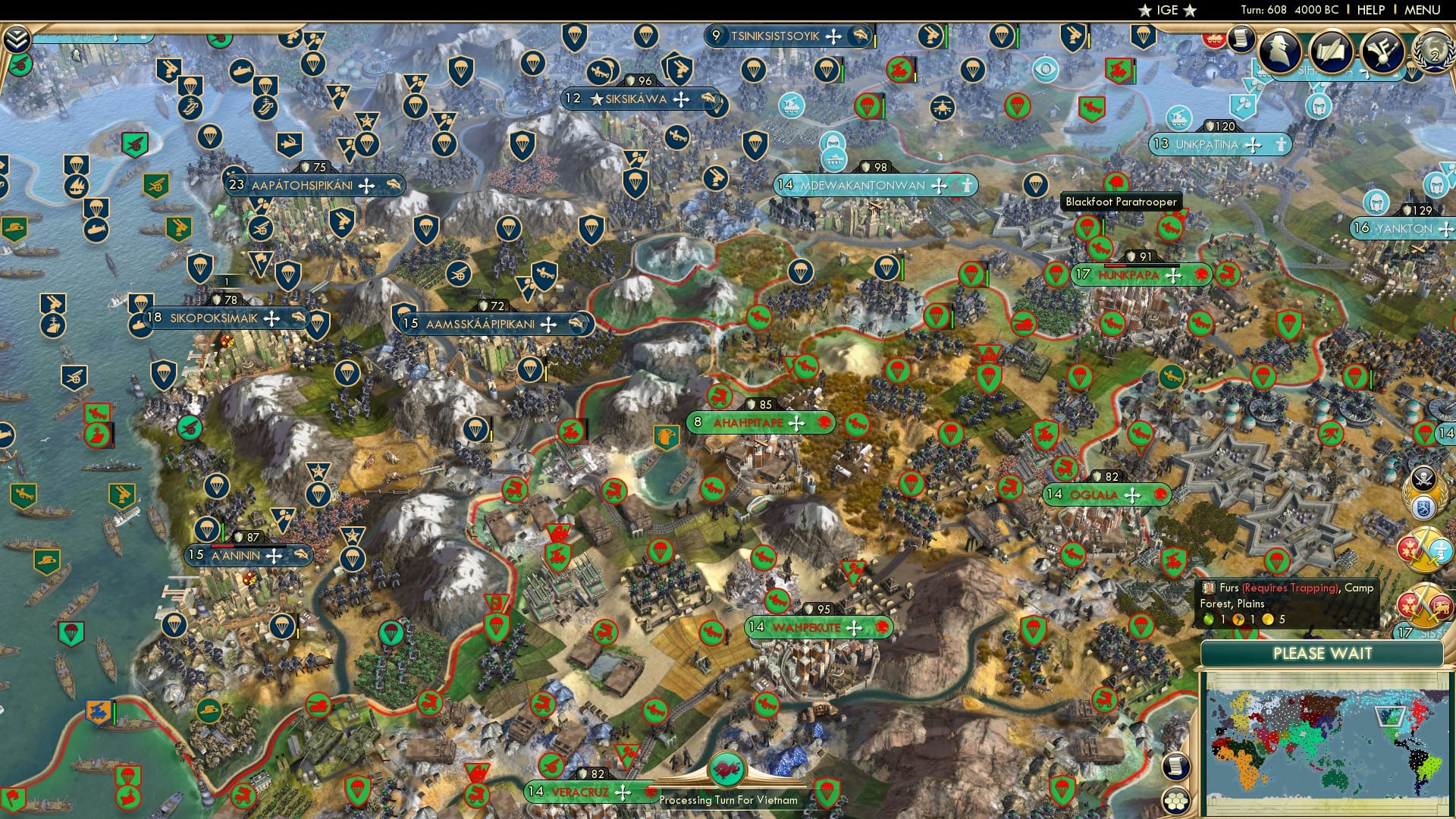Open the Espionage overview spy icon

coord(1279,50)
